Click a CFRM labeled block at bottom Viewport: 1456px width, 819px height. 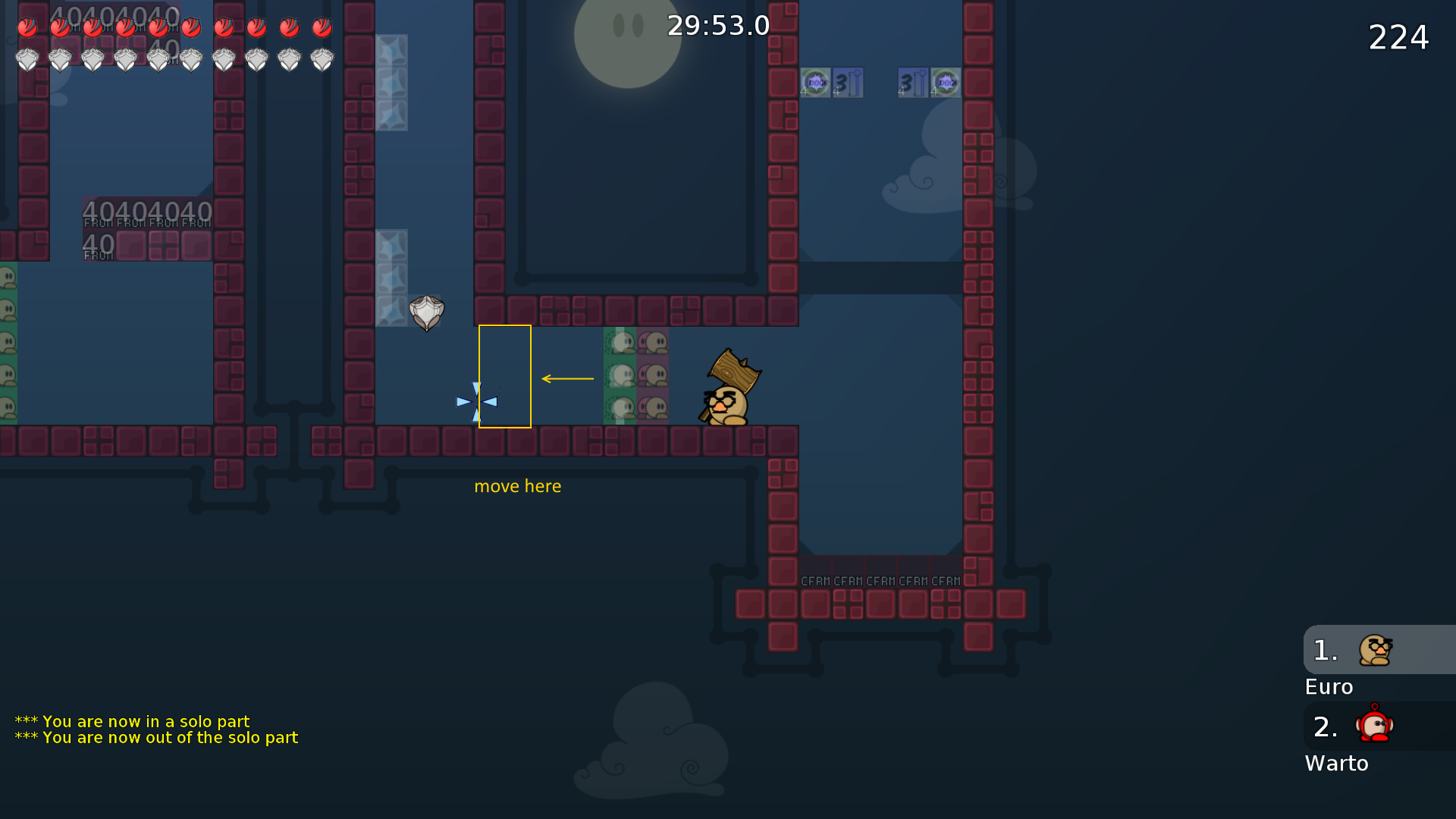coord(848,580)
